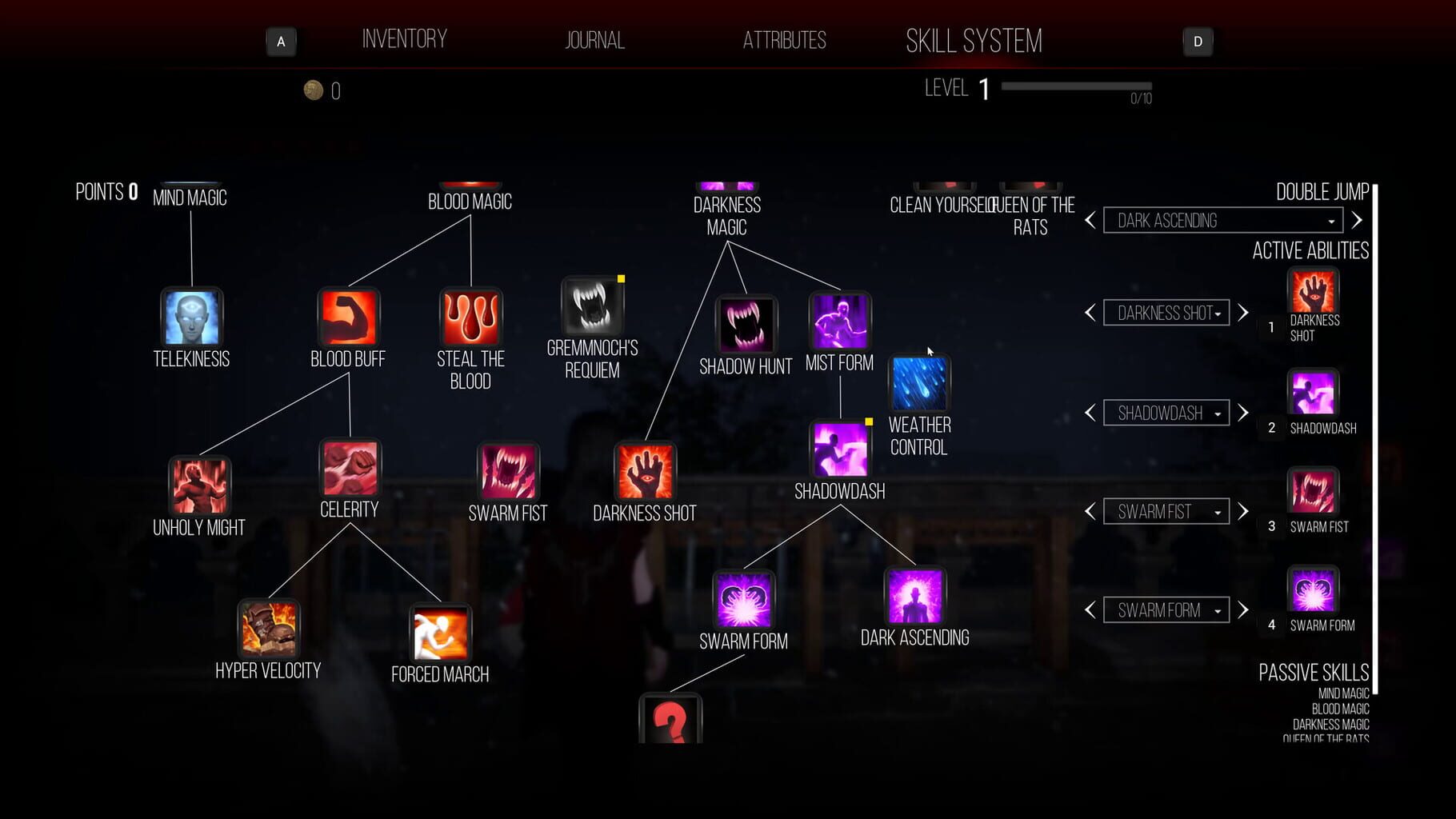Click the Shadowdash node with yellow marker

pyautogui.click(x=838, y=449)
